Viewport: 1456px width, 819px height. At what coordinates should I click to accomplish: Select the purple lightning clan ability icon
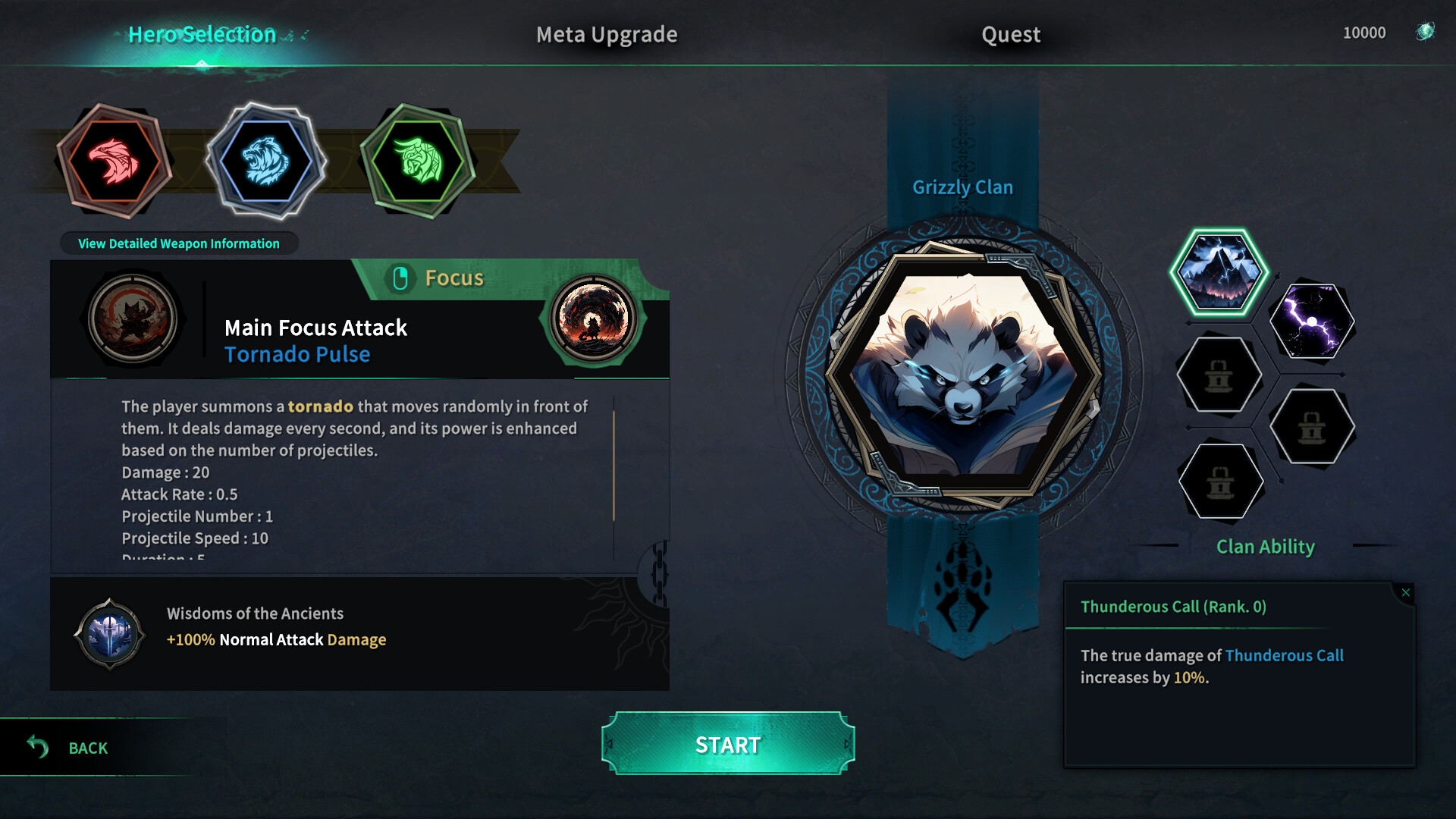pyautogui.click(x=1312, y=322)
